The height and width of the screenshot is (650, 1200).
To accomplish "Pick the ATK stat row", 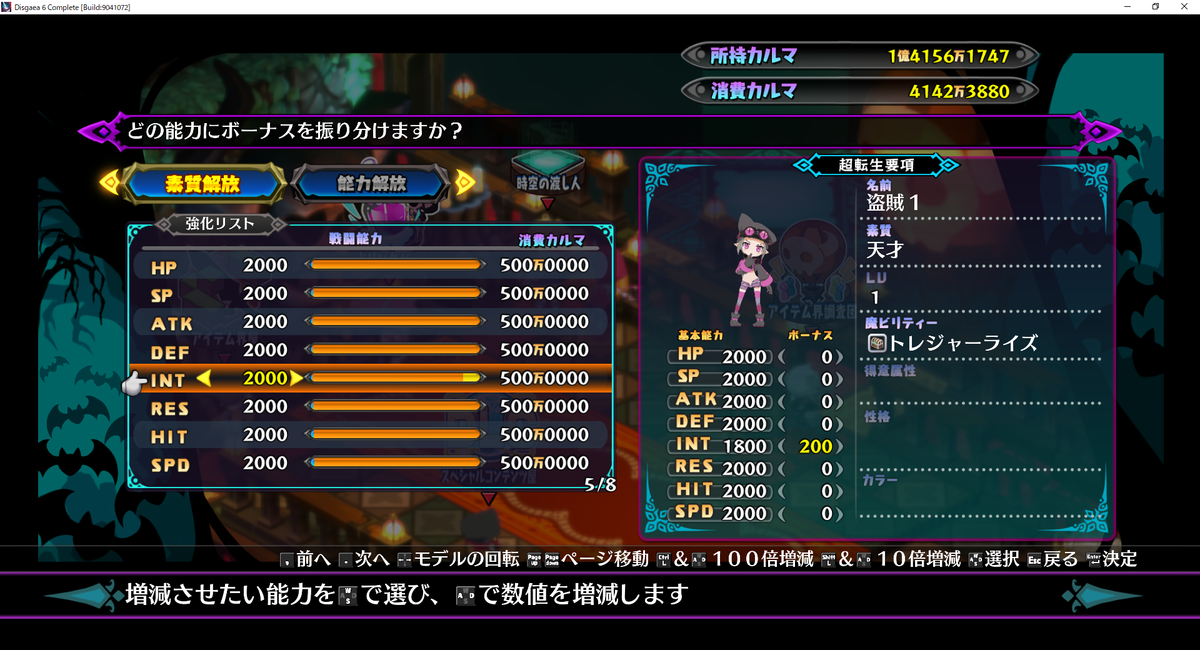I will coord(370,322).
